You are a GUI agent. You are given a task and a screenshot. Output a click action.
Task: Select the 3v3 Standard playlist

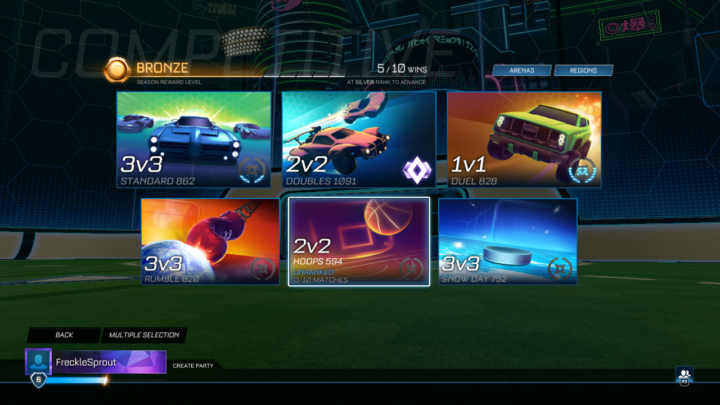pos(194,140)
